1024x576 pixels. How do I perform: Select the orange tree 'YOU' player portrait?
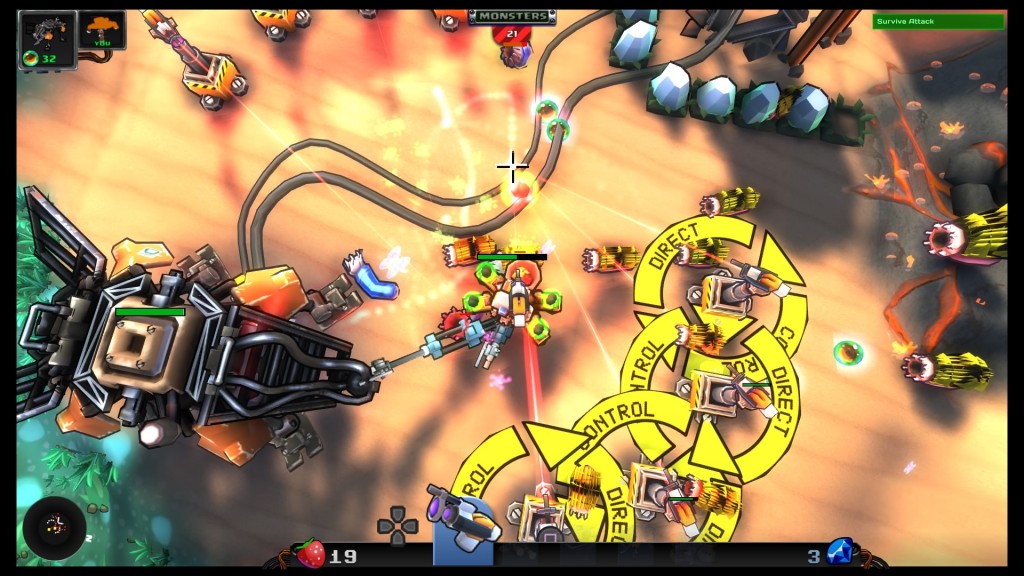point(103,30)
